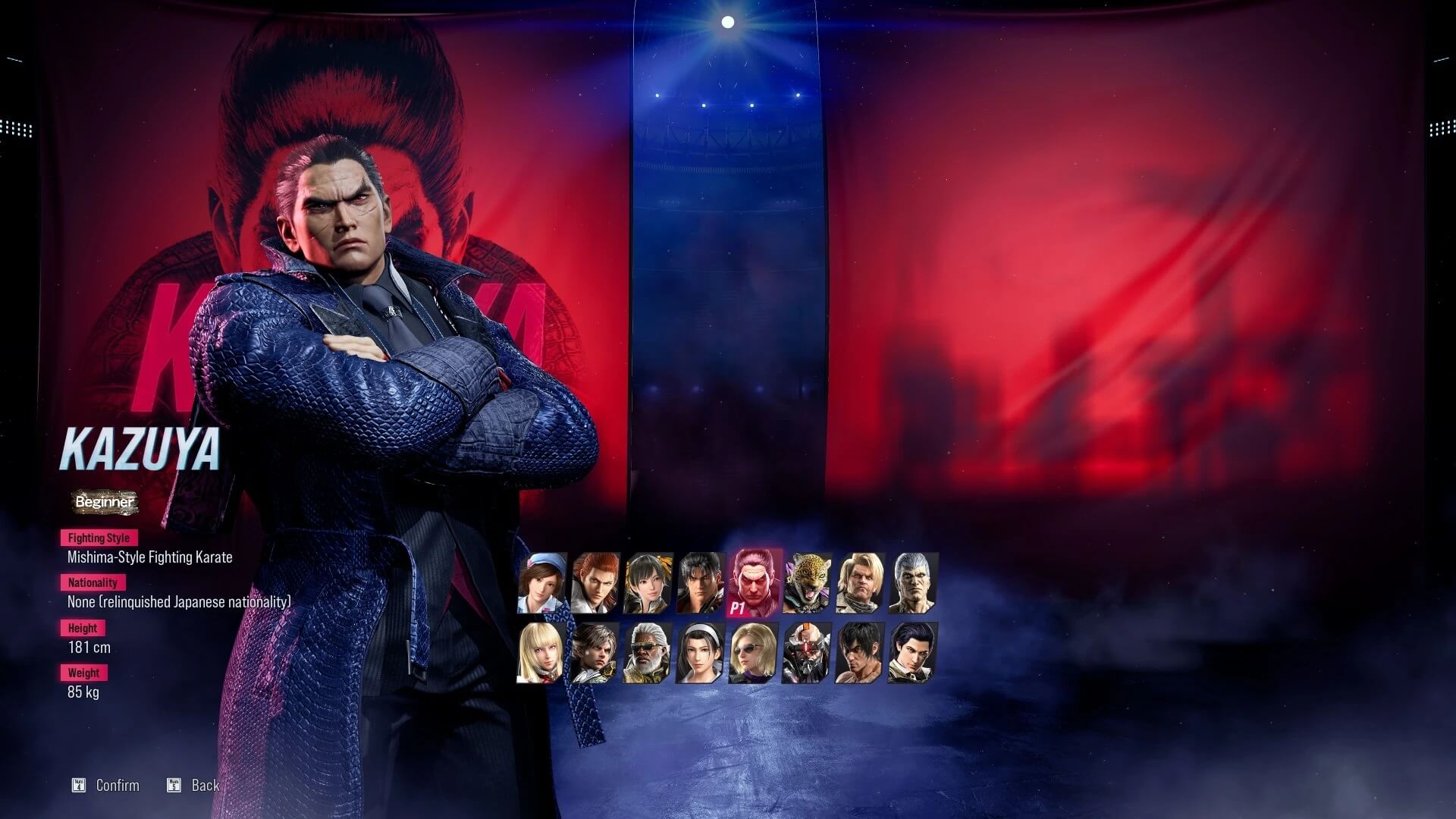Pick the shirtless Law portrait

coord(860,653)
